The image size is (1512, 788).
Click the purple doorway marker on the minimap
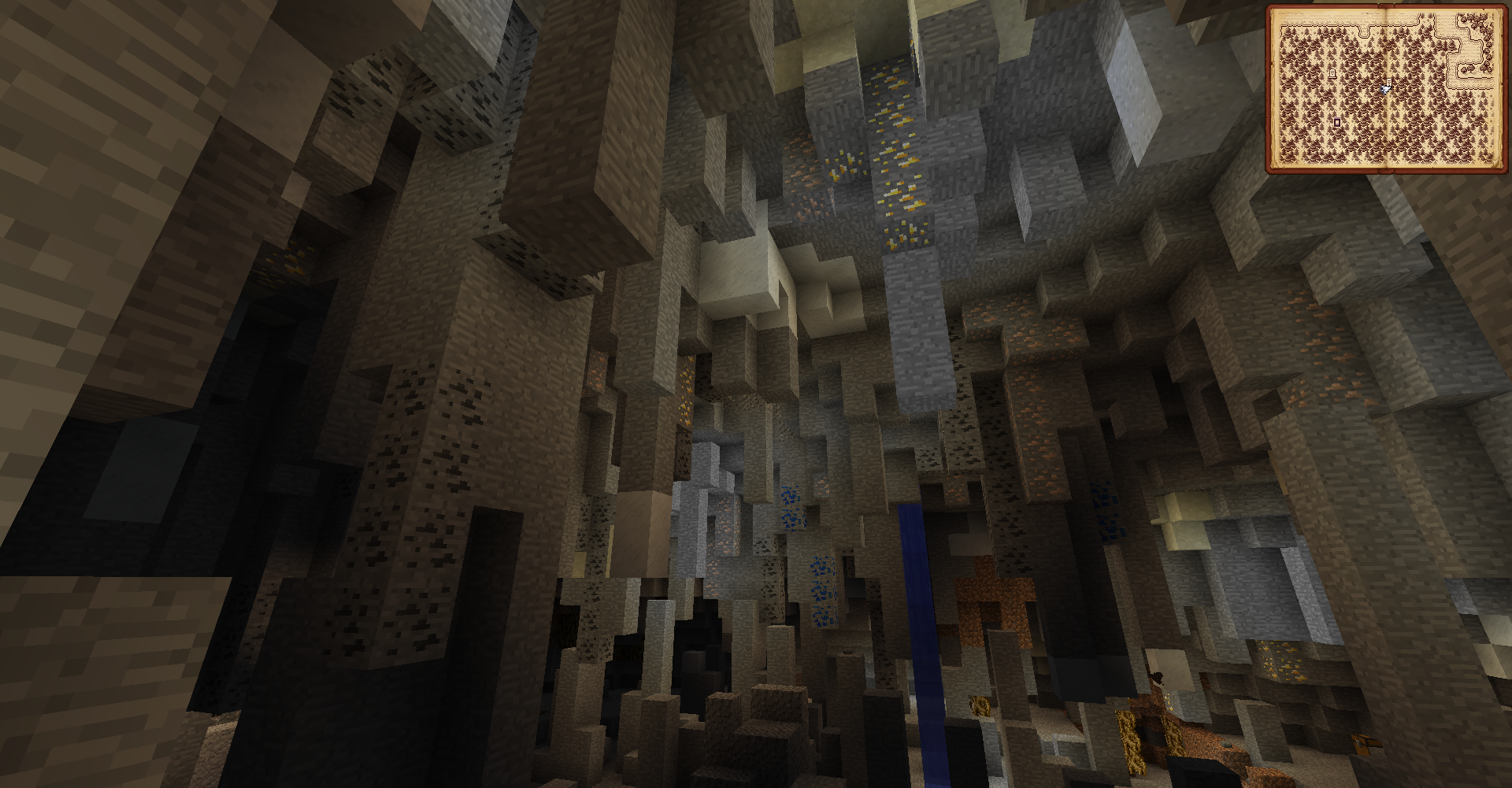(x=1337, y=122)
